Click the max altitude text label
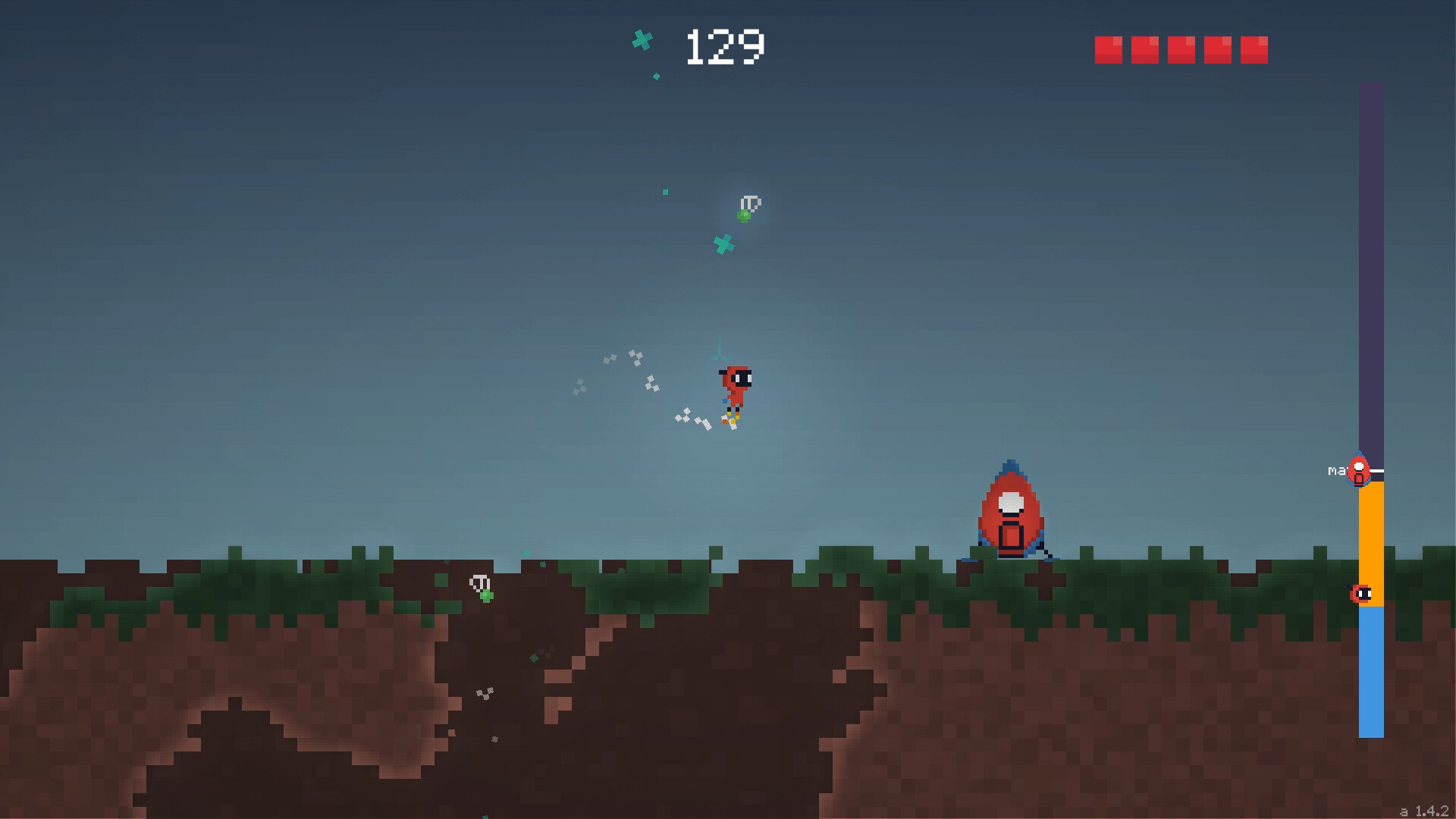This screenshot has width=1456, height=819. point(1338,471)
